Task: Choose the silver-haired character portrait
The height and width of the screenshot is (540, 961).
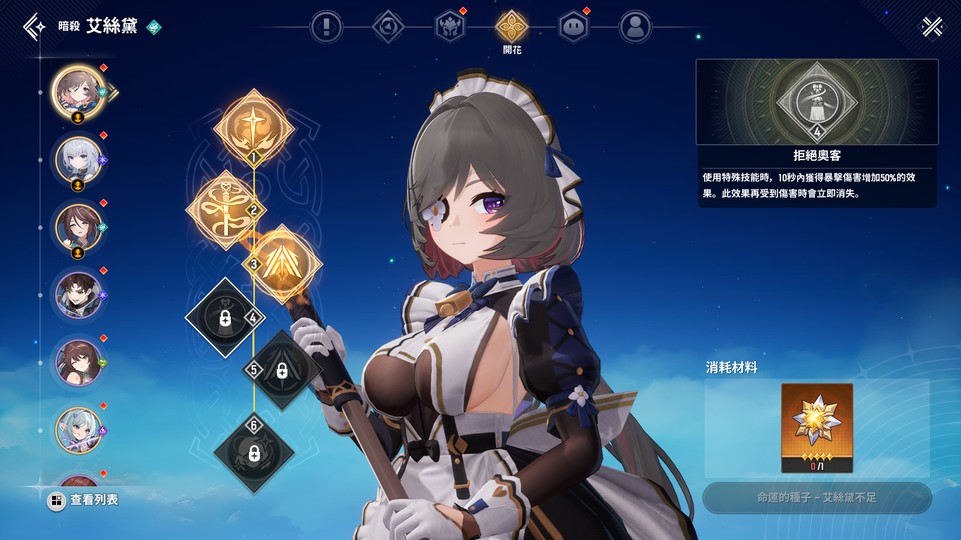Action: (x=77, y=158)
